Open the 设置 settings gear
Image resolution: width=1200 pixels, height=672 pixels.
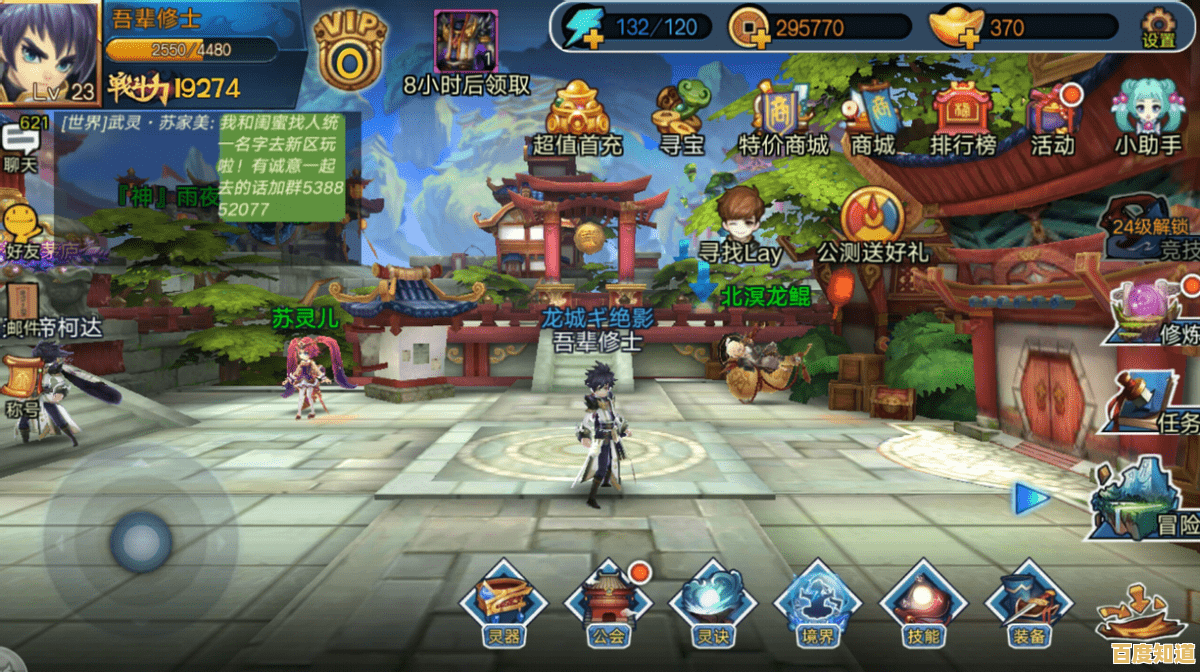pyautogui.click(x=1158, y=27)
